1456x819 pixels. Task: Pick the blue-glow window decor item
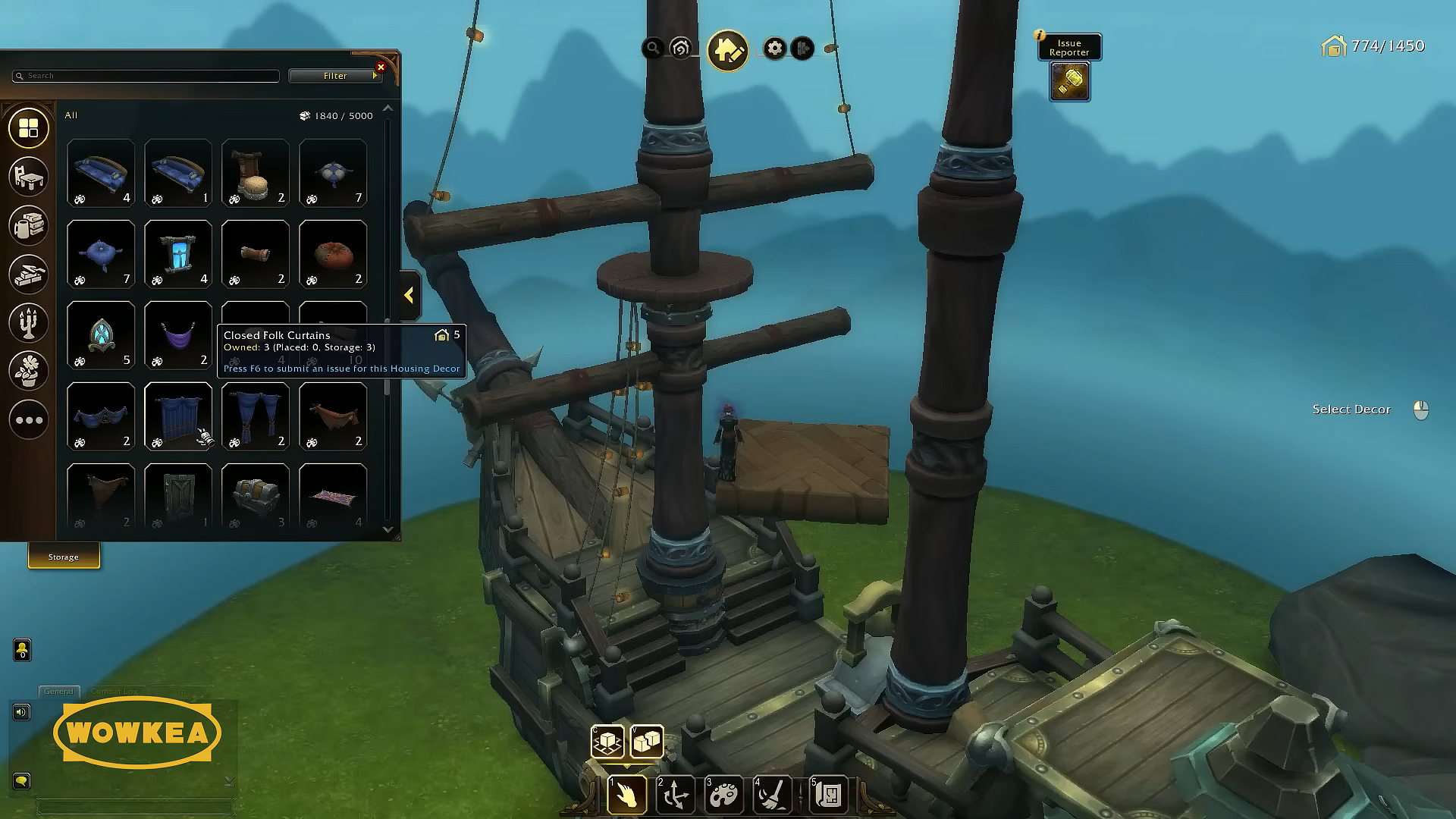(x=178, y=253)
